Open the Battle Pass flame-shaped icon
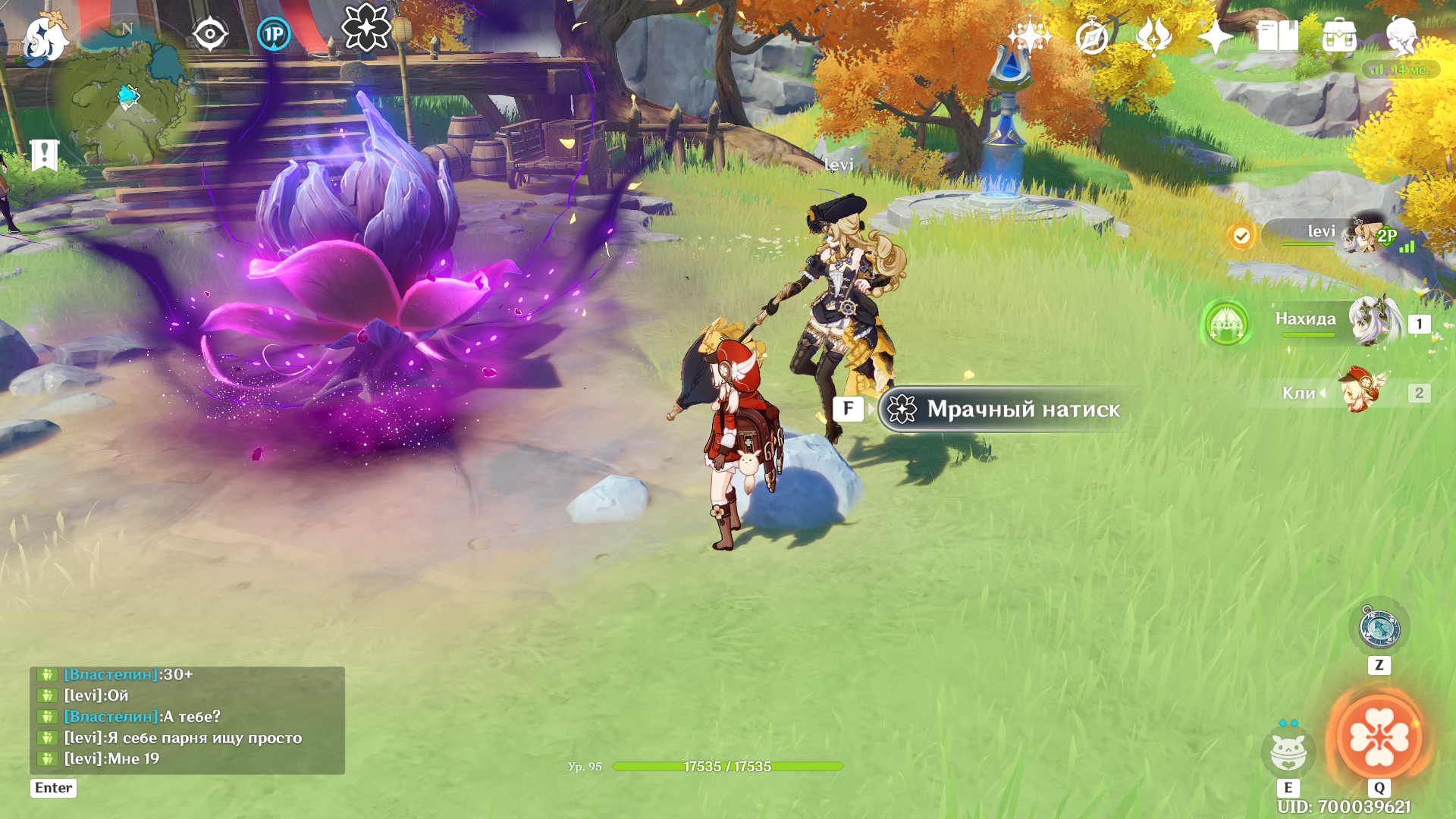This screenshot has height=819, width=1456. pyautogui.click(x=1153, y=36)
